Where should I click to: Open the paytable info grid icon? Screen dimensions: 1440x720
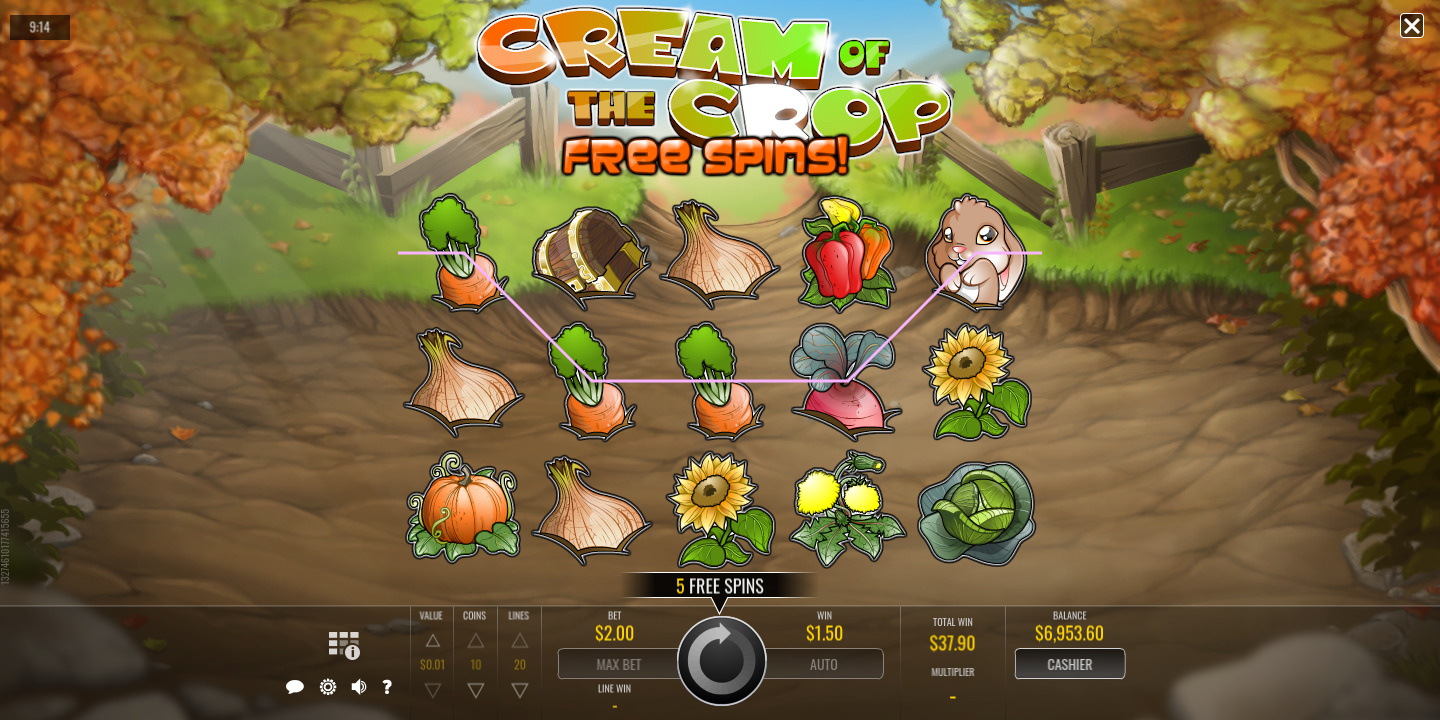344,645
